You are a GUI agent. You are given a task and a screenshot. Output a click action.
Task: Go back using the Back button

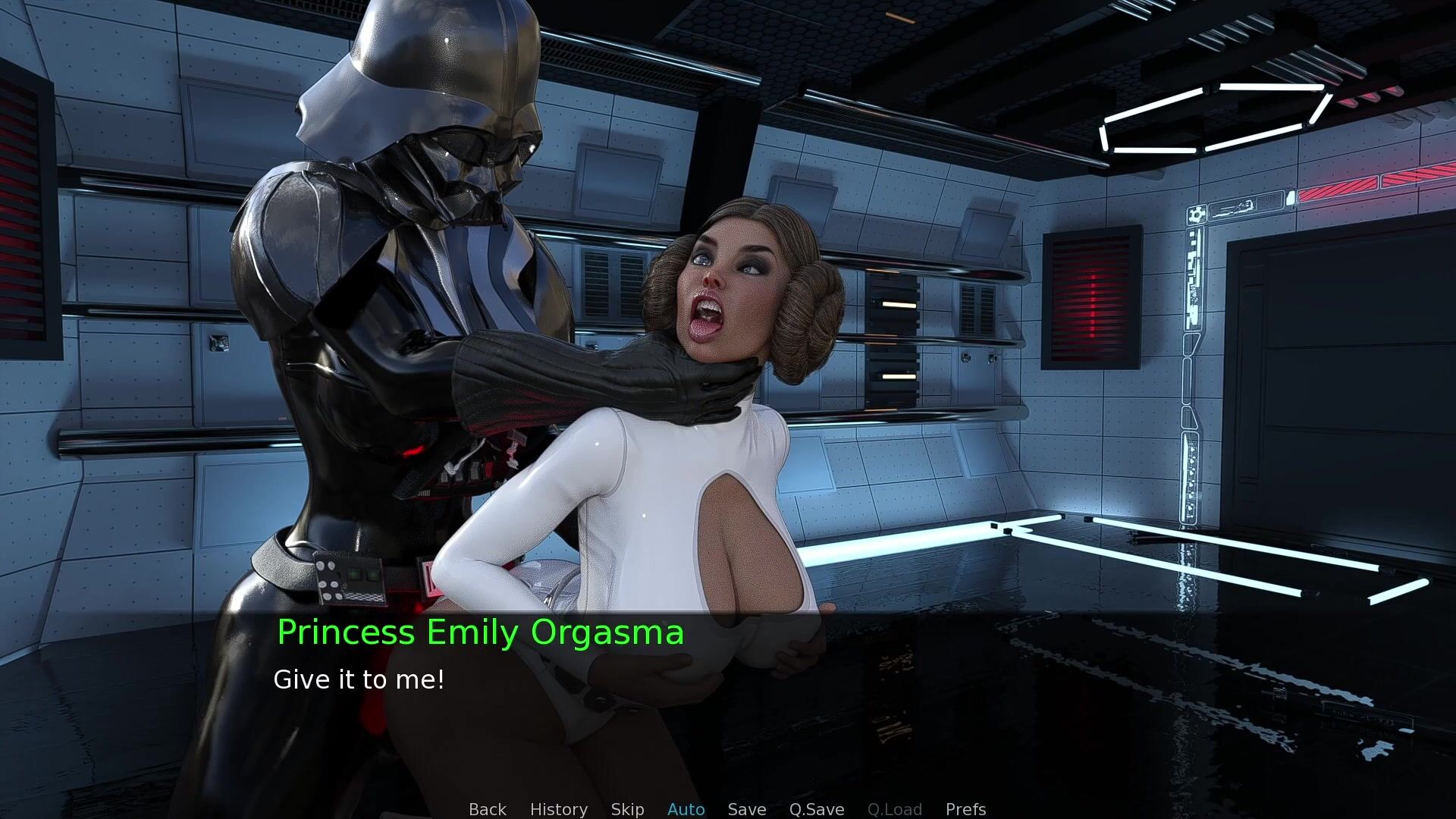pos(487,809)
